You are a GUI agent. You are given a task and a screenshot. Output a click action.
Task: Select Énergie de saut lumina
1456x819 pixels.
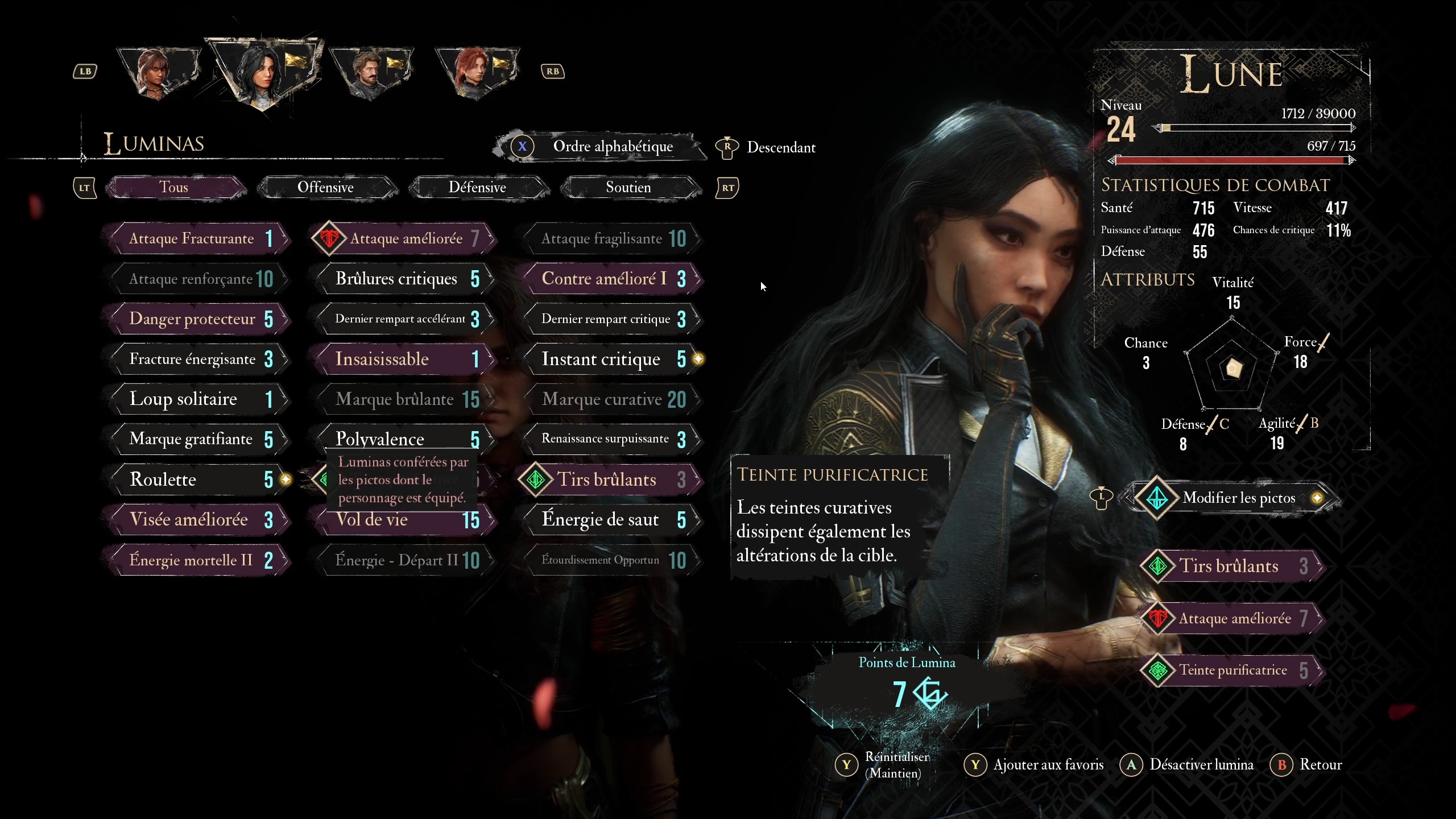coord(609,520)
